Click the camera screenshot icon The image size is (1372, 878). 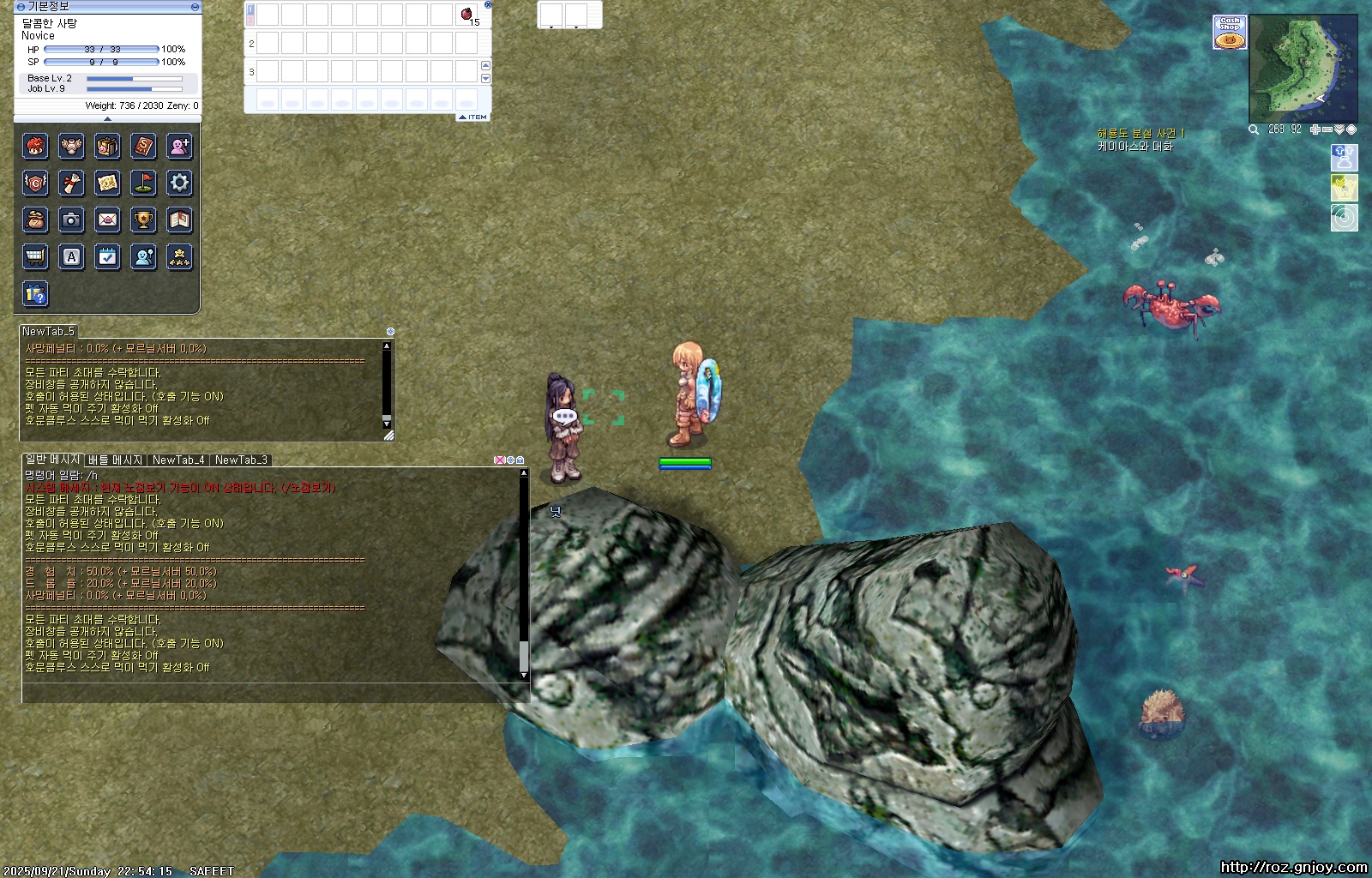click(71, 219)
